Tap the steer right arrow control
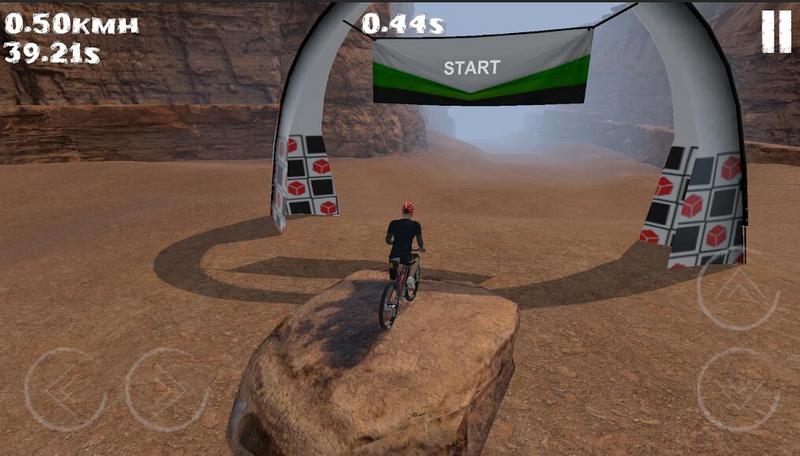The width and height of the screenshot is (800, 456). pos(166,389)
